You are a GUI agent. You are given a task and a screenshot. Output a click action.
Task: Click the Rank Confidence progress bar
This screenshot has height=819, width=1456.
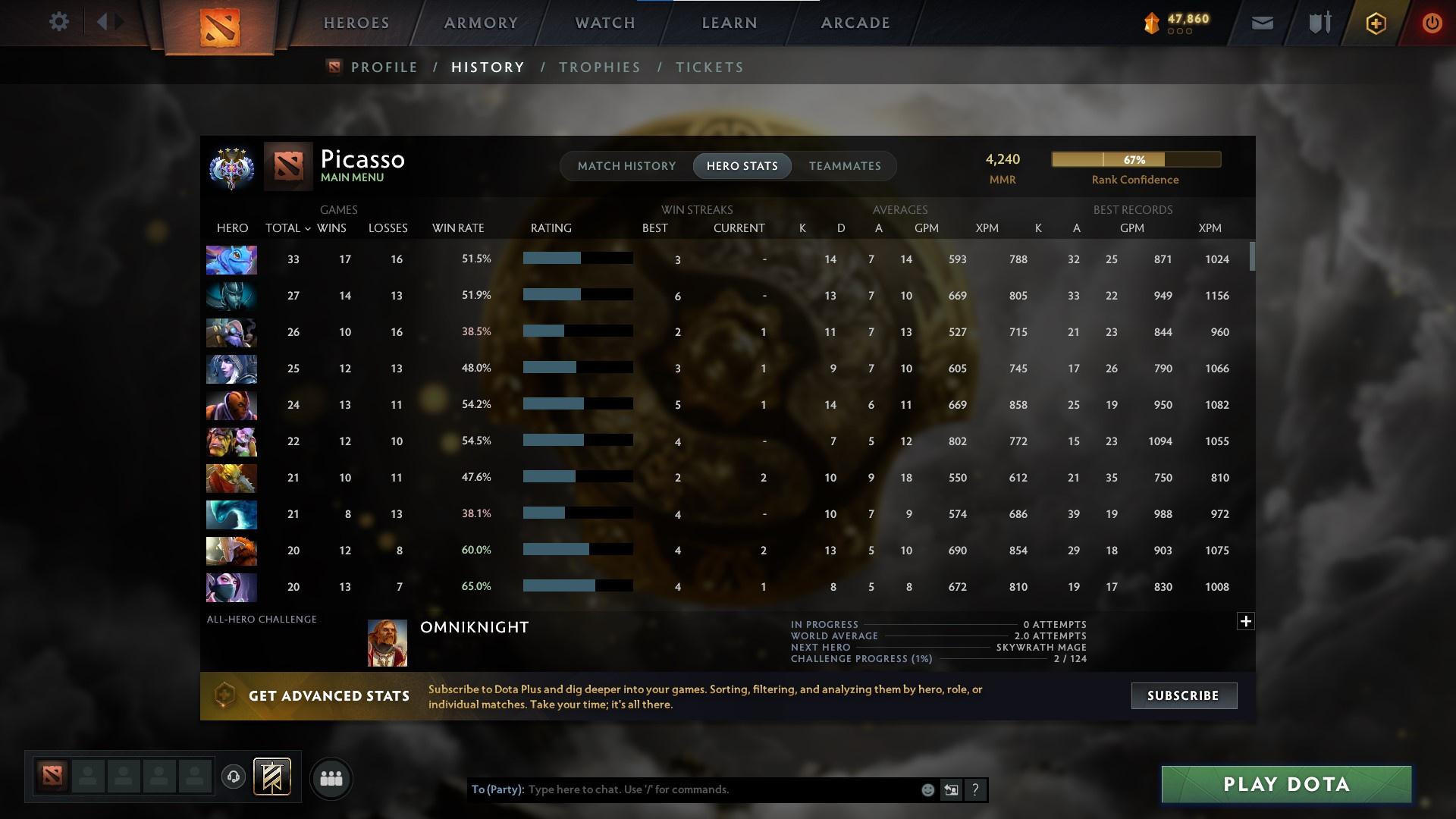pos(1135,159)
